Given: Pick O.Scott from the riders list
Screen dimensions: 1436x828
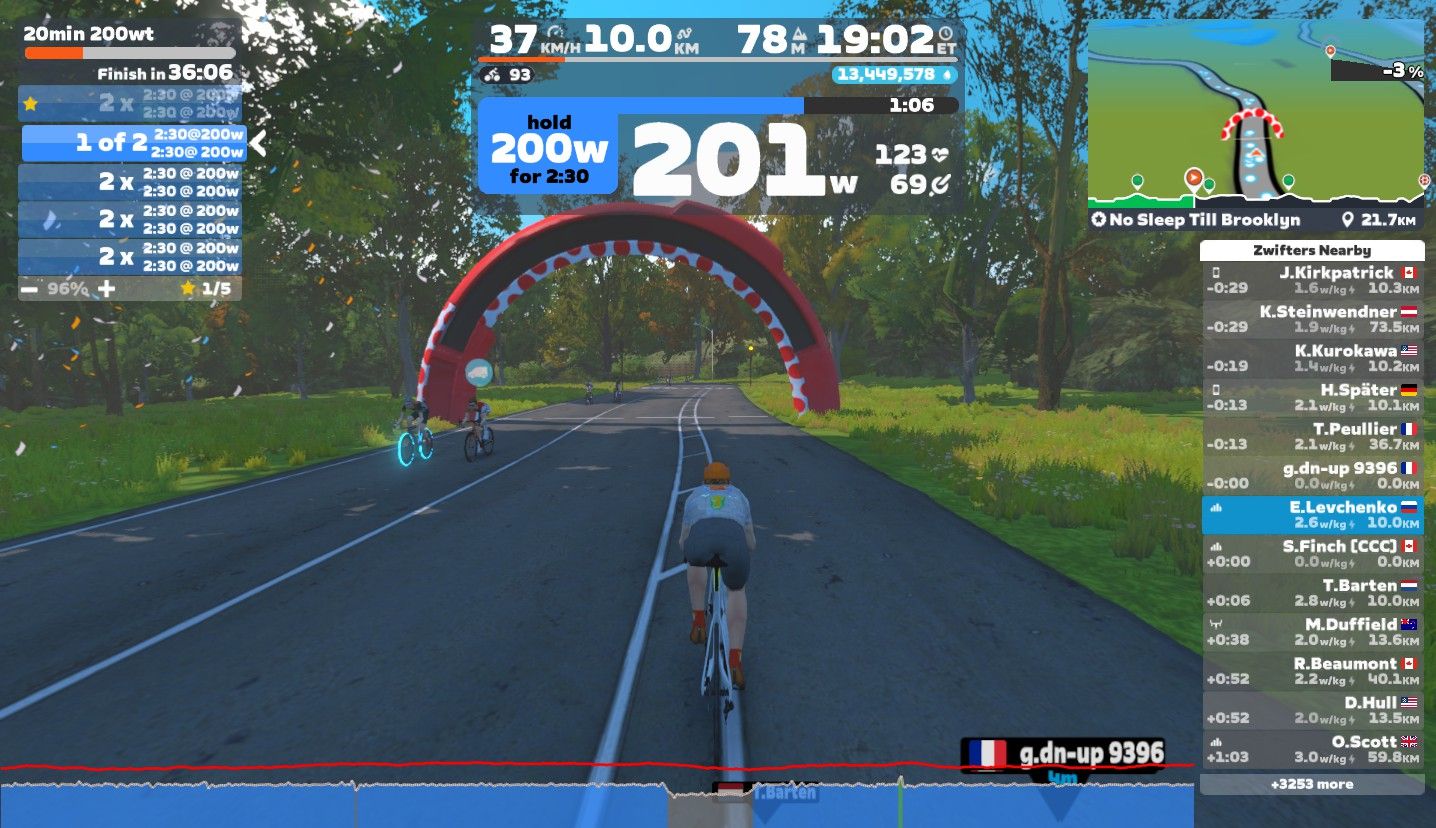Looking at the screenshot, I should [1311, 749].
